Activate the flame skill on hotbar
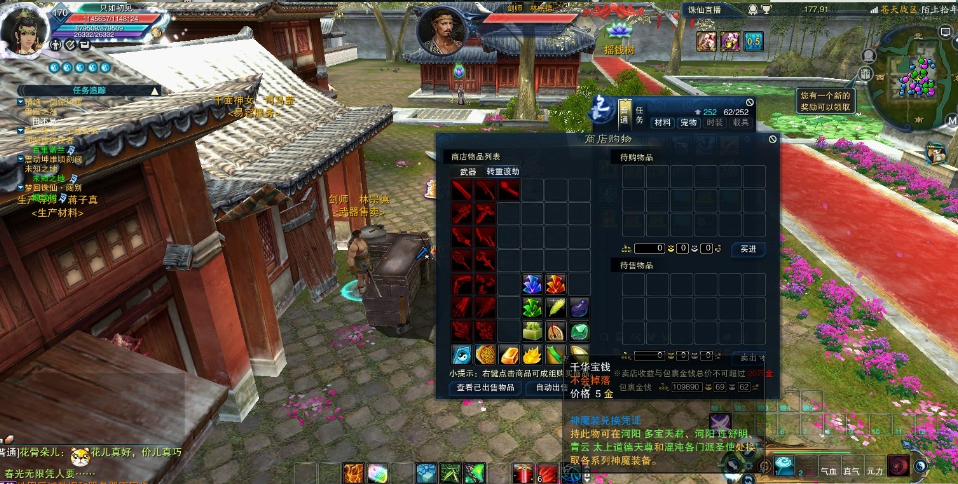Screen dimensions: 958x484 353,473
